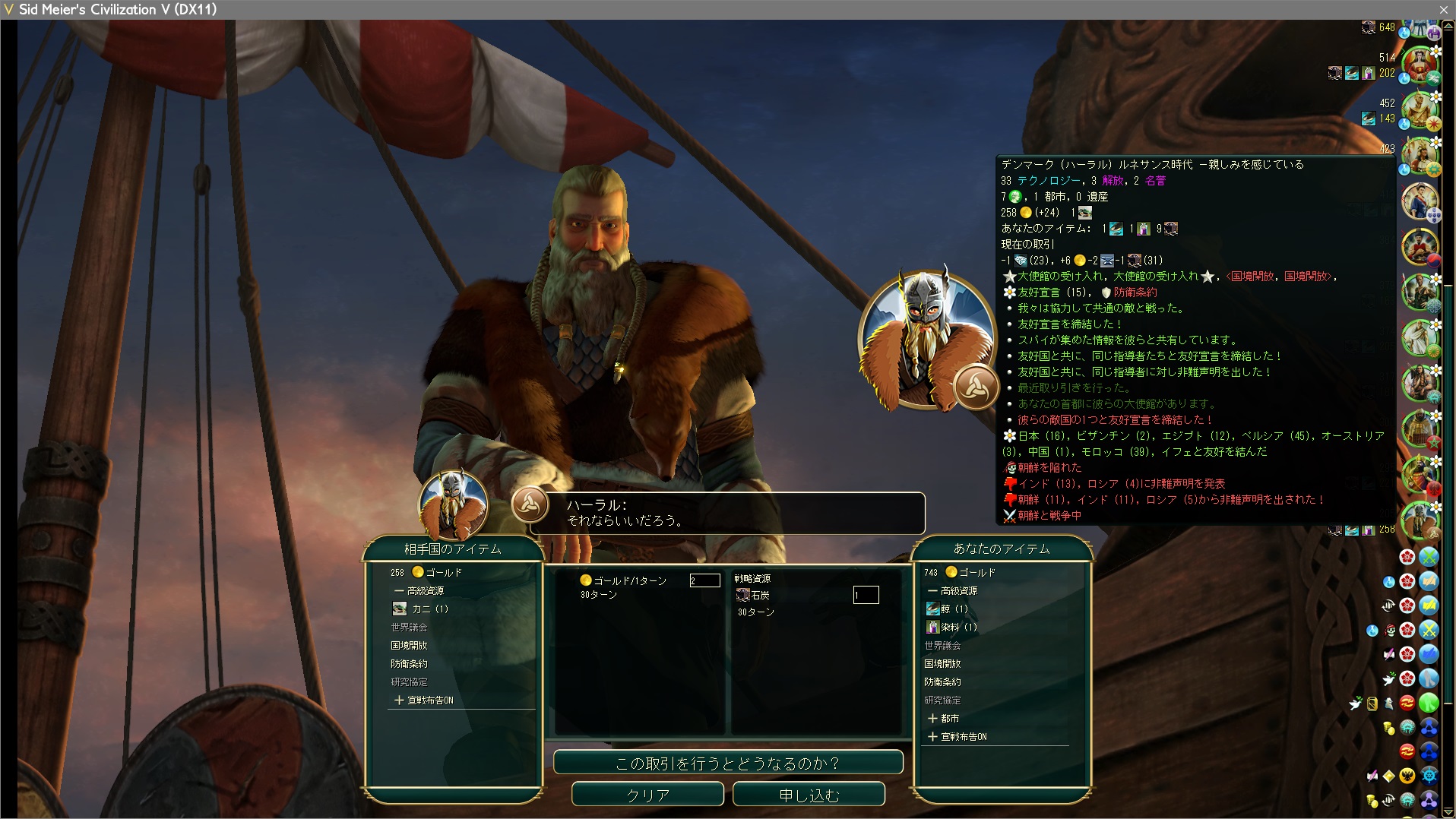Close the Civilization V window

pyautogui.click(x=1443, y=9)
